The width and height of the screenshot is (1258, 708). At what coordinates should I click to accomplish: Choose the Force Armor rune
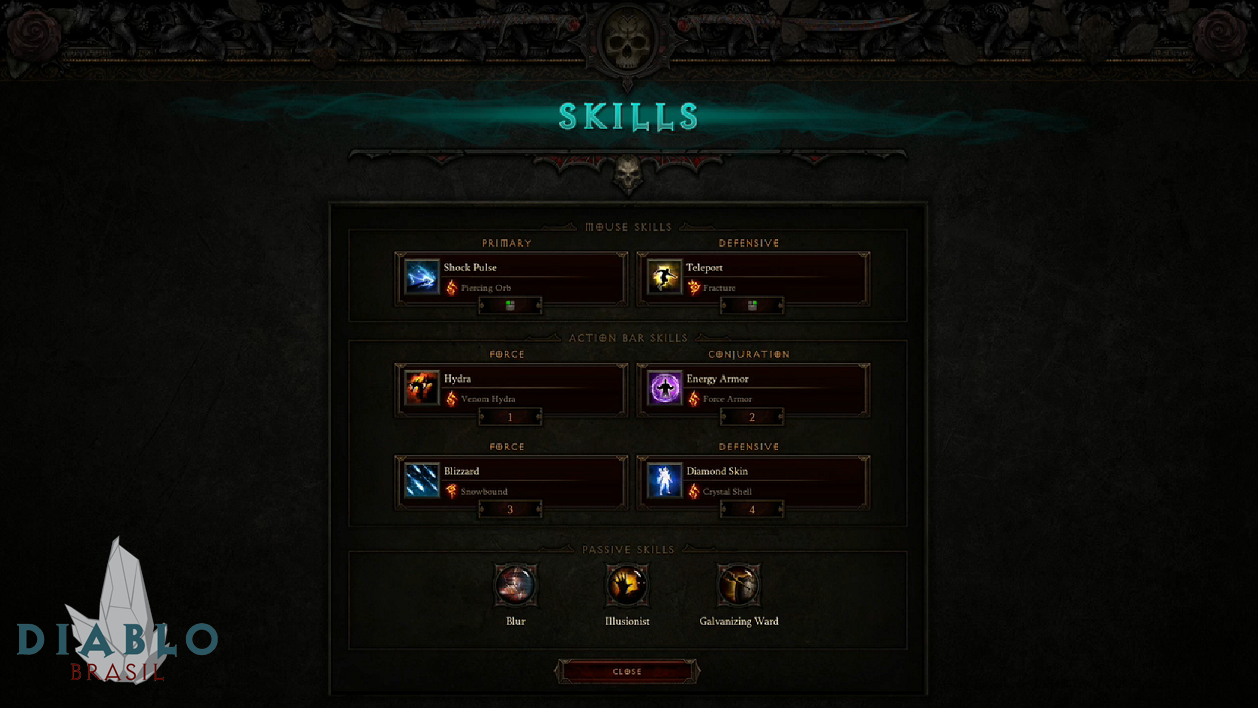718,399
